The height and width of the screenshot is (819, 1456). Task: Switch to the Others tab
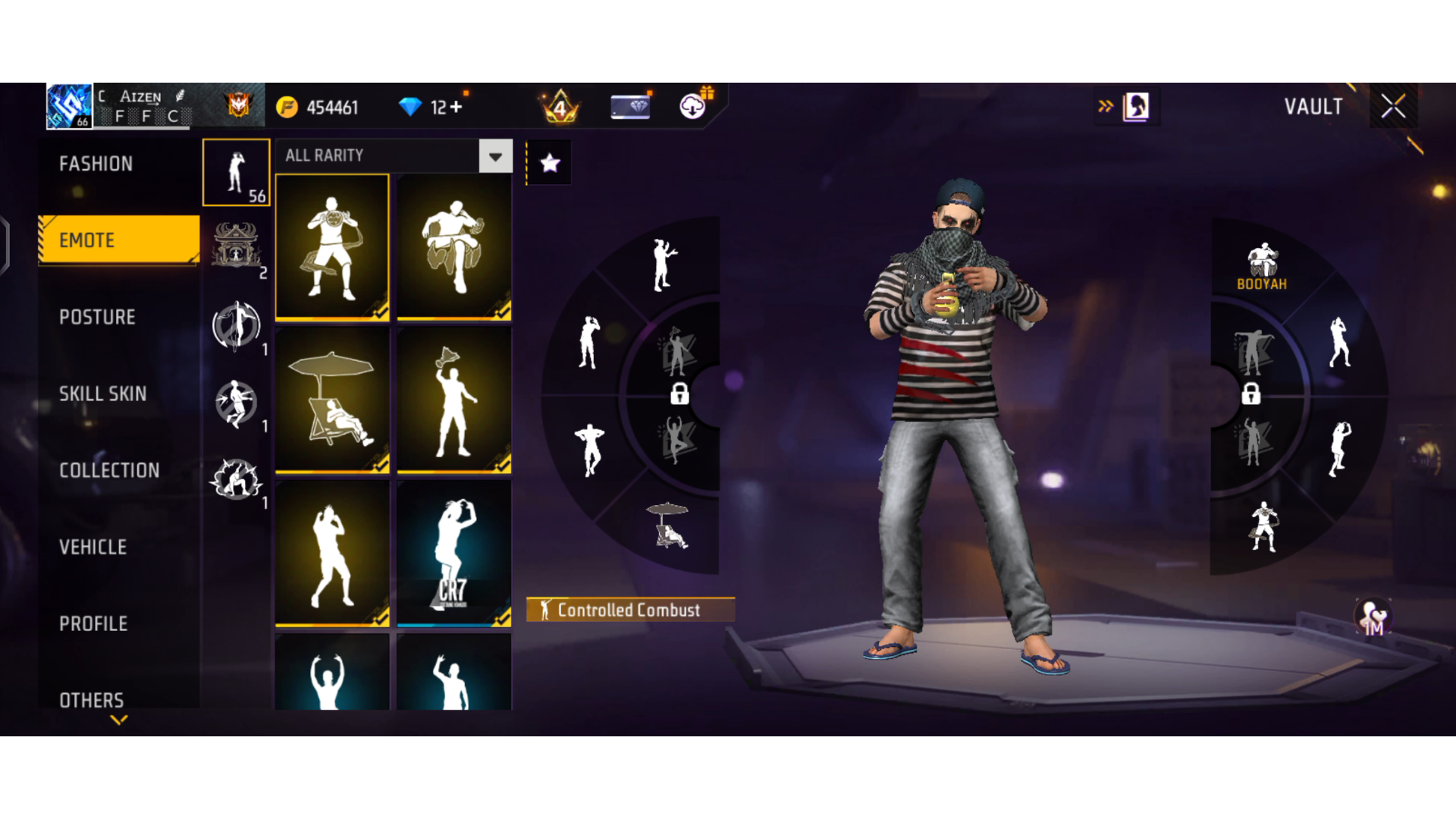[92, 699]
